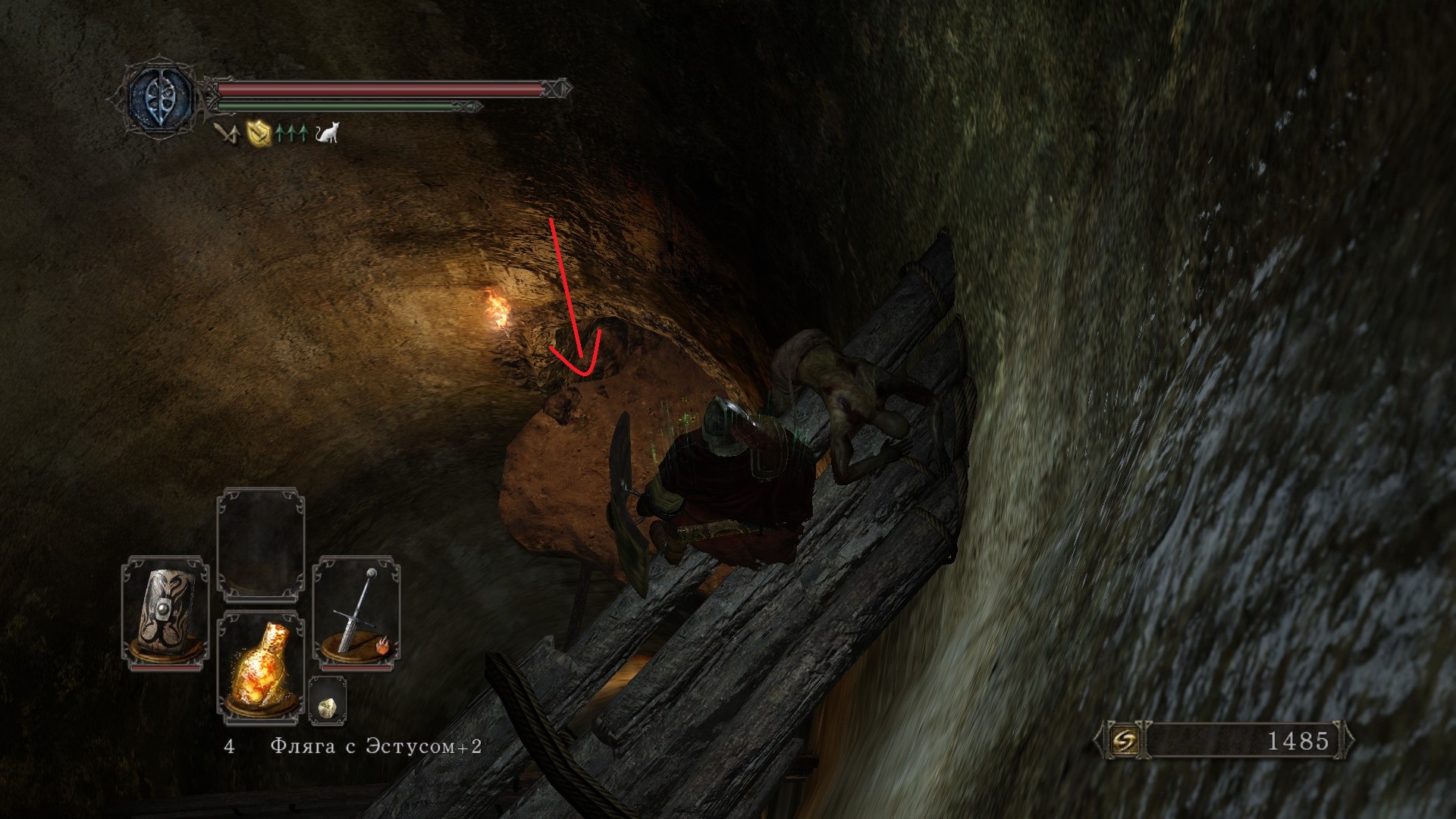This screenshot has height=819, width=1456.
Task: Select the Estus Flask item slot
Action: pos(261,665)
